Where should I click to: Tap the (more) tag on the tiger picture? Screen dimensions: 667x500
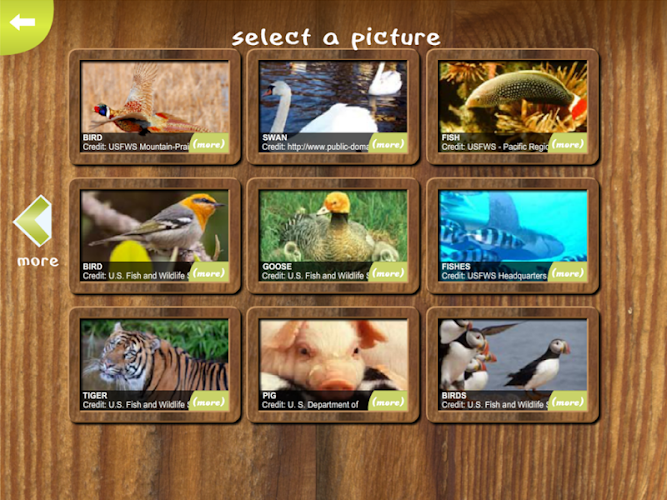coord(208,401)
